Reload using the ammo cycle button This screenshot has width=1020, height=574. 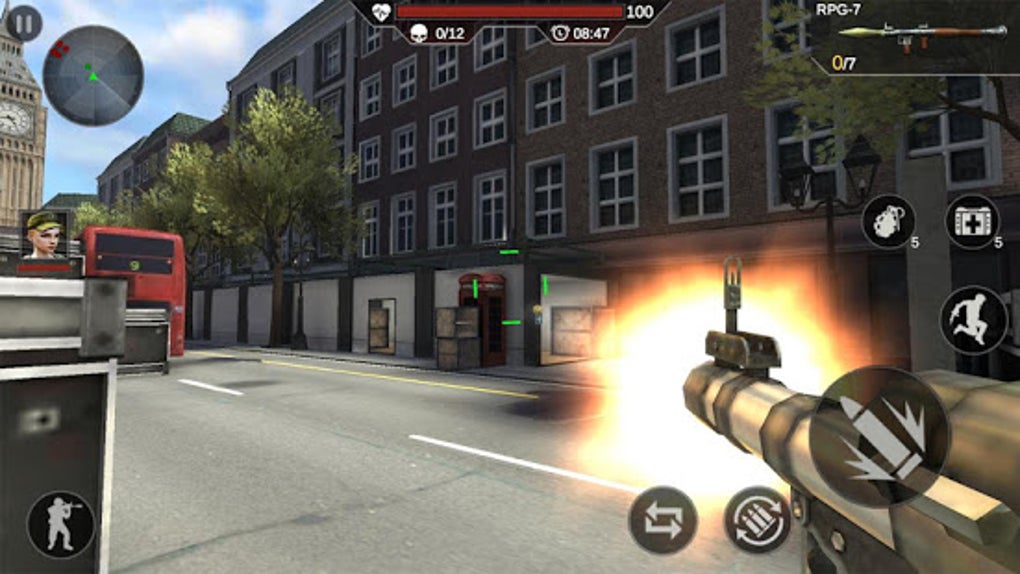pos(757,520)
